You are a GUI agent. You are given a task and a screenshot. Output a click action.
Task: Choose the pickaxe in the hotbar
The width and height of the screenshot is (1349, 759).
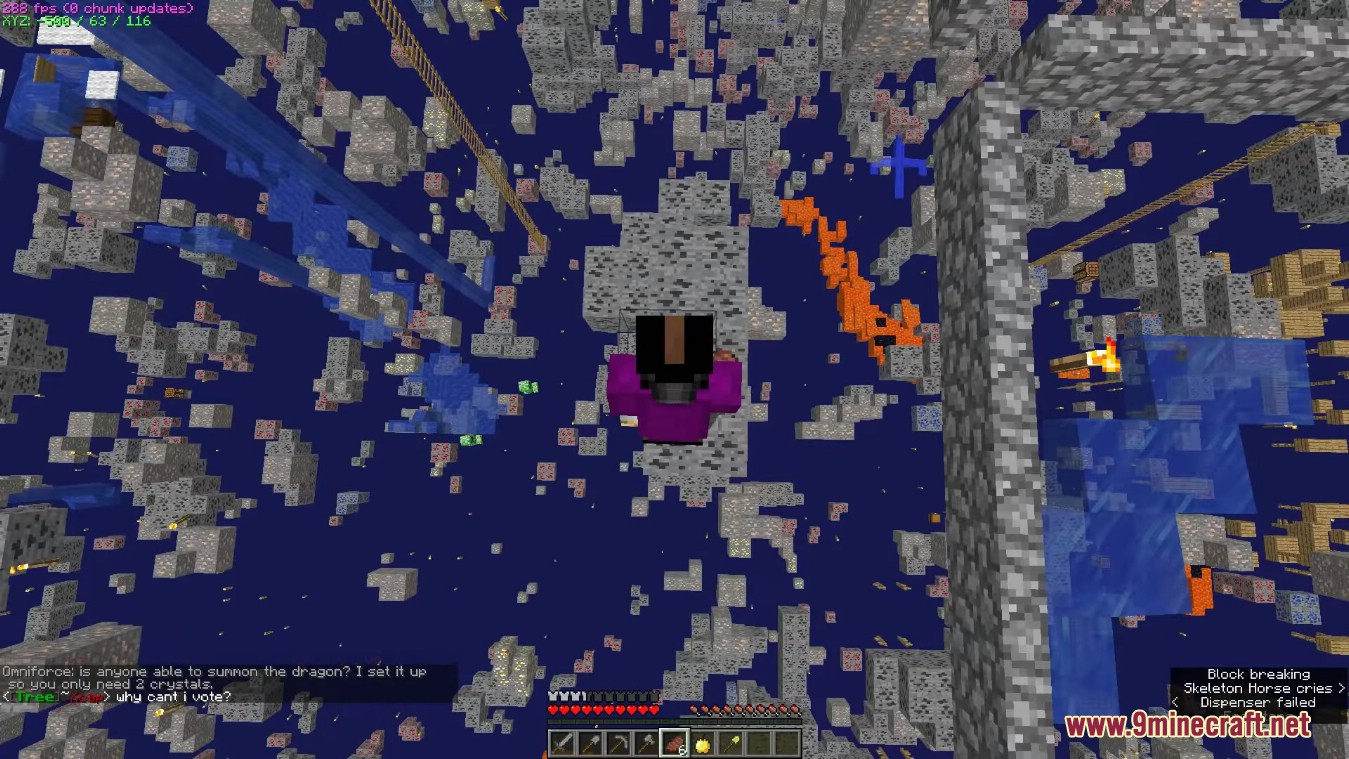click(x=618, y=744)
